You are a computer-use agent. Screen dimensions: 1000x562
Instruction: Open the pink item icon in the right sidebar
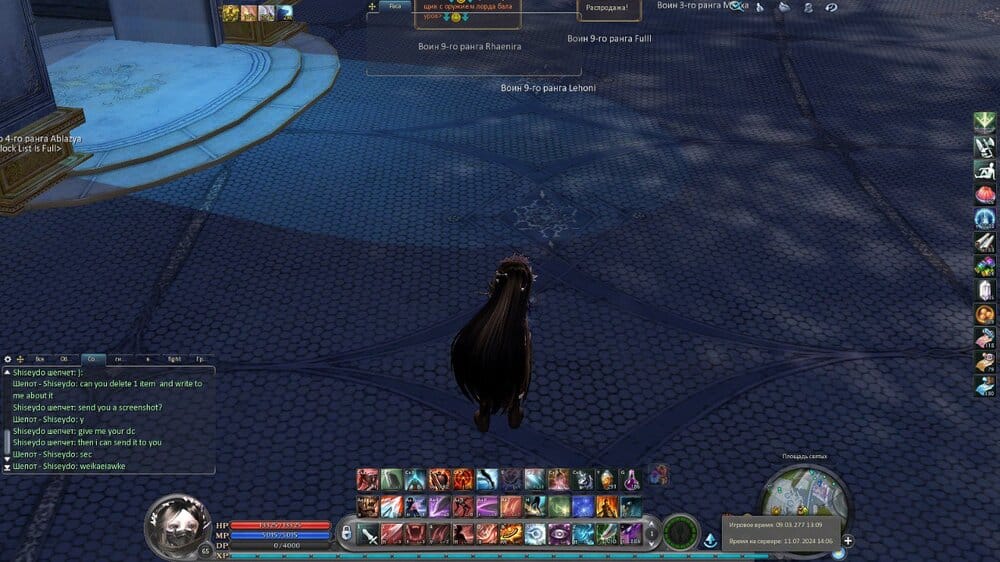tap(985, 194)
